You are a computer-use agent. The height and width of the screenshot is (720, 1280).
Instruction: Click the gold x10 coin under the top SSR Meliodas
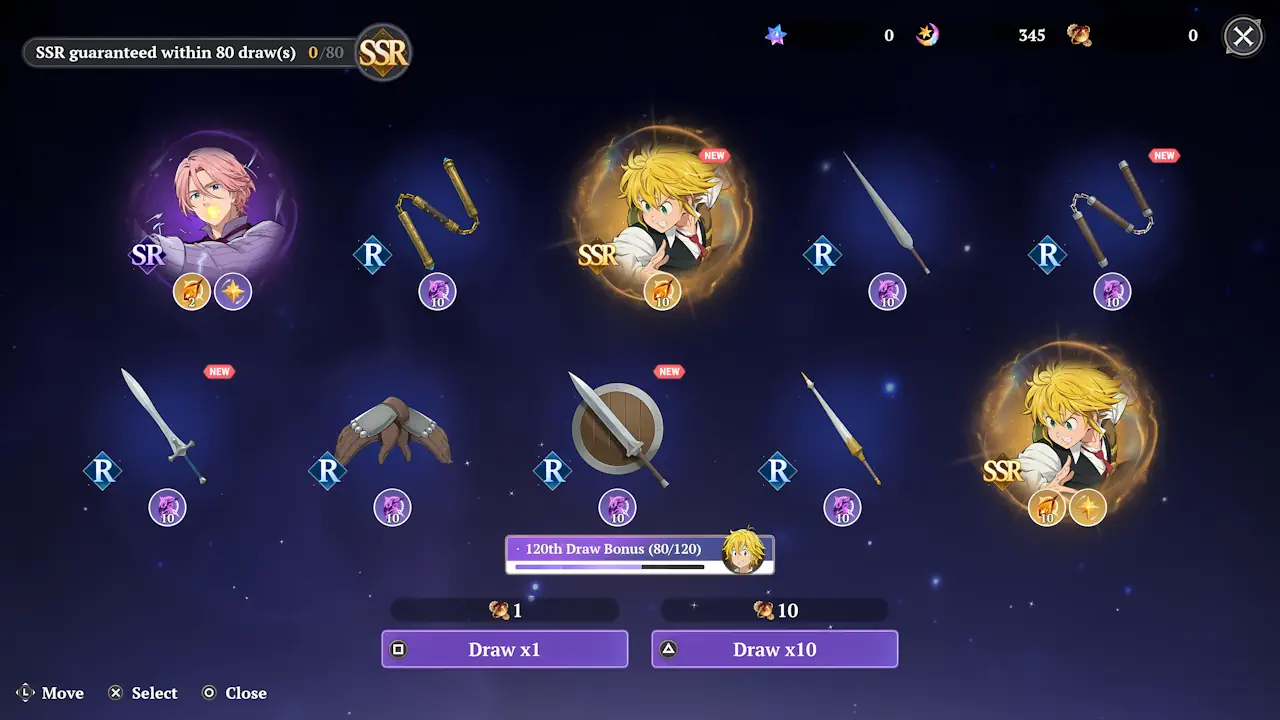pos(663,292)
